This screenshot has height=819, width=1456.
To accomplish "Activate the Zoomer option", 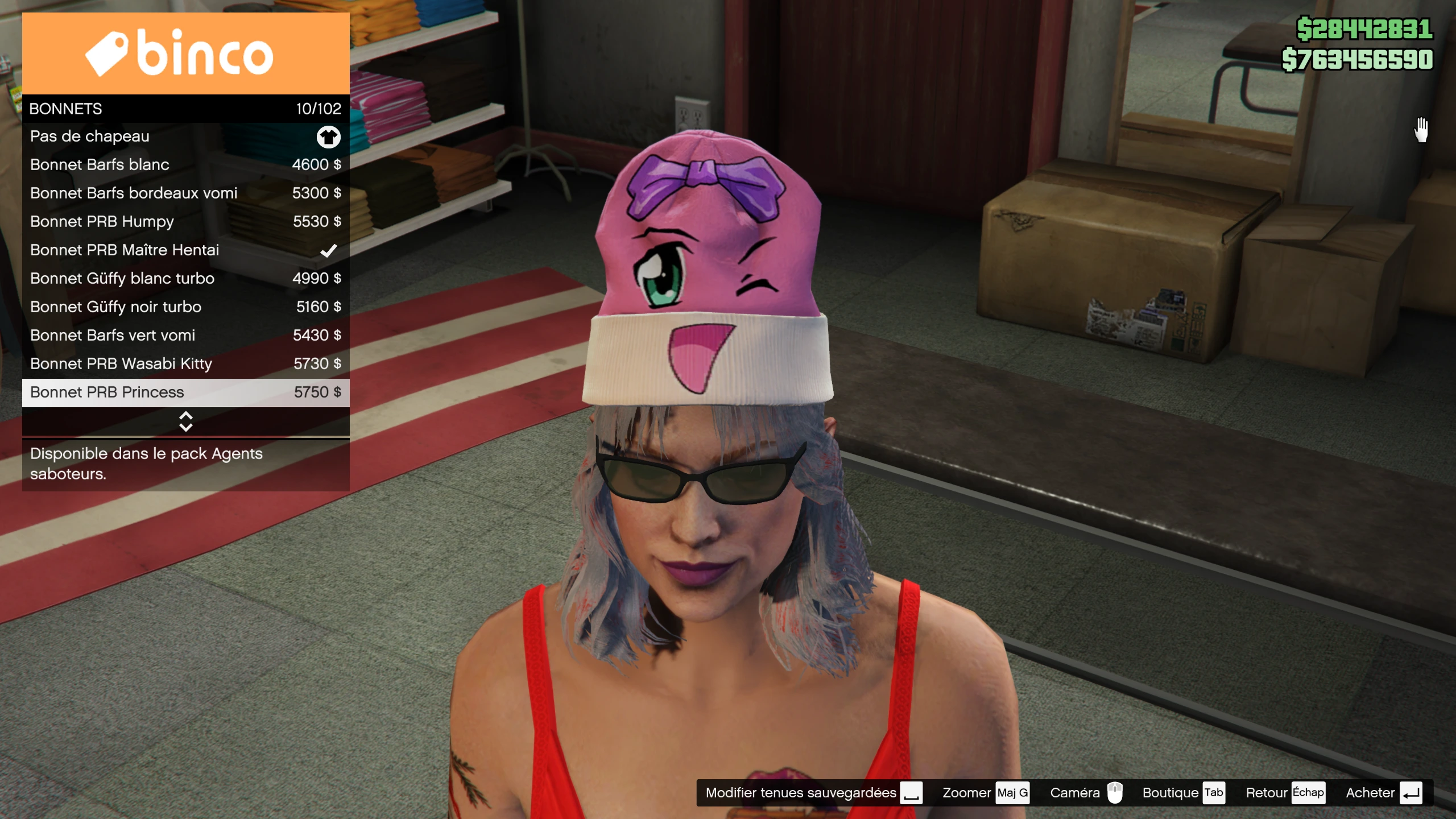I will pyautogui.click(x=985, y=793).
